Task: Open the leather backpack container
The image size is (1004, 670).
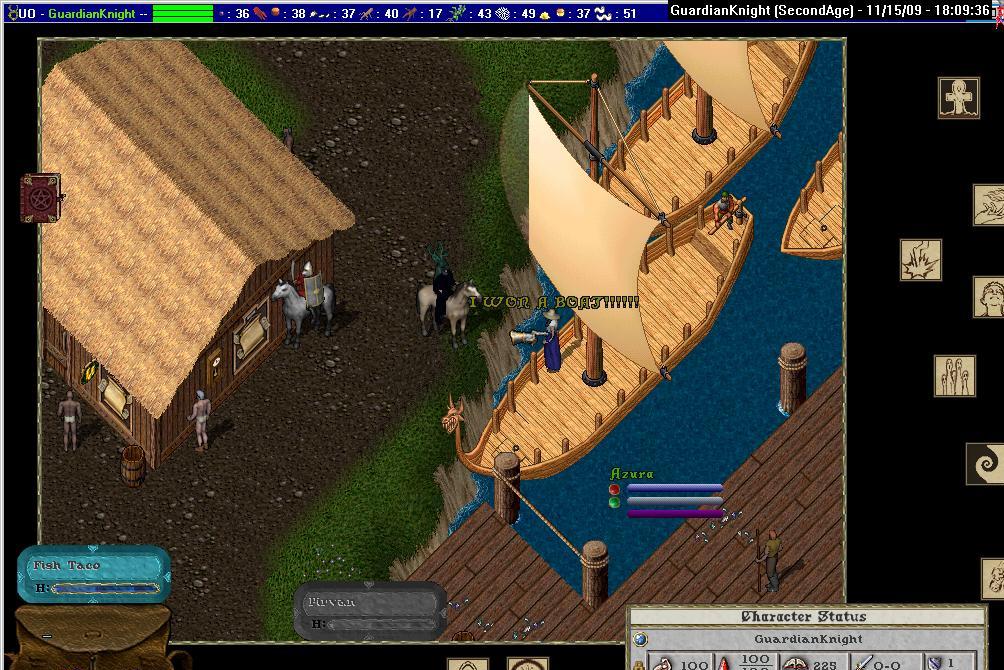Action: [x=90, y=640]
